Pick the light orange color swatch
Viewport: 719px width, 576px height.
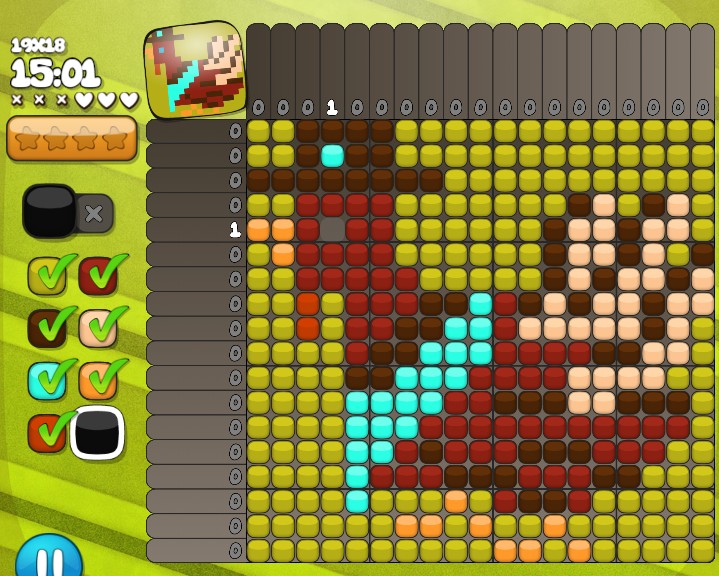click(x=98, y=380)
